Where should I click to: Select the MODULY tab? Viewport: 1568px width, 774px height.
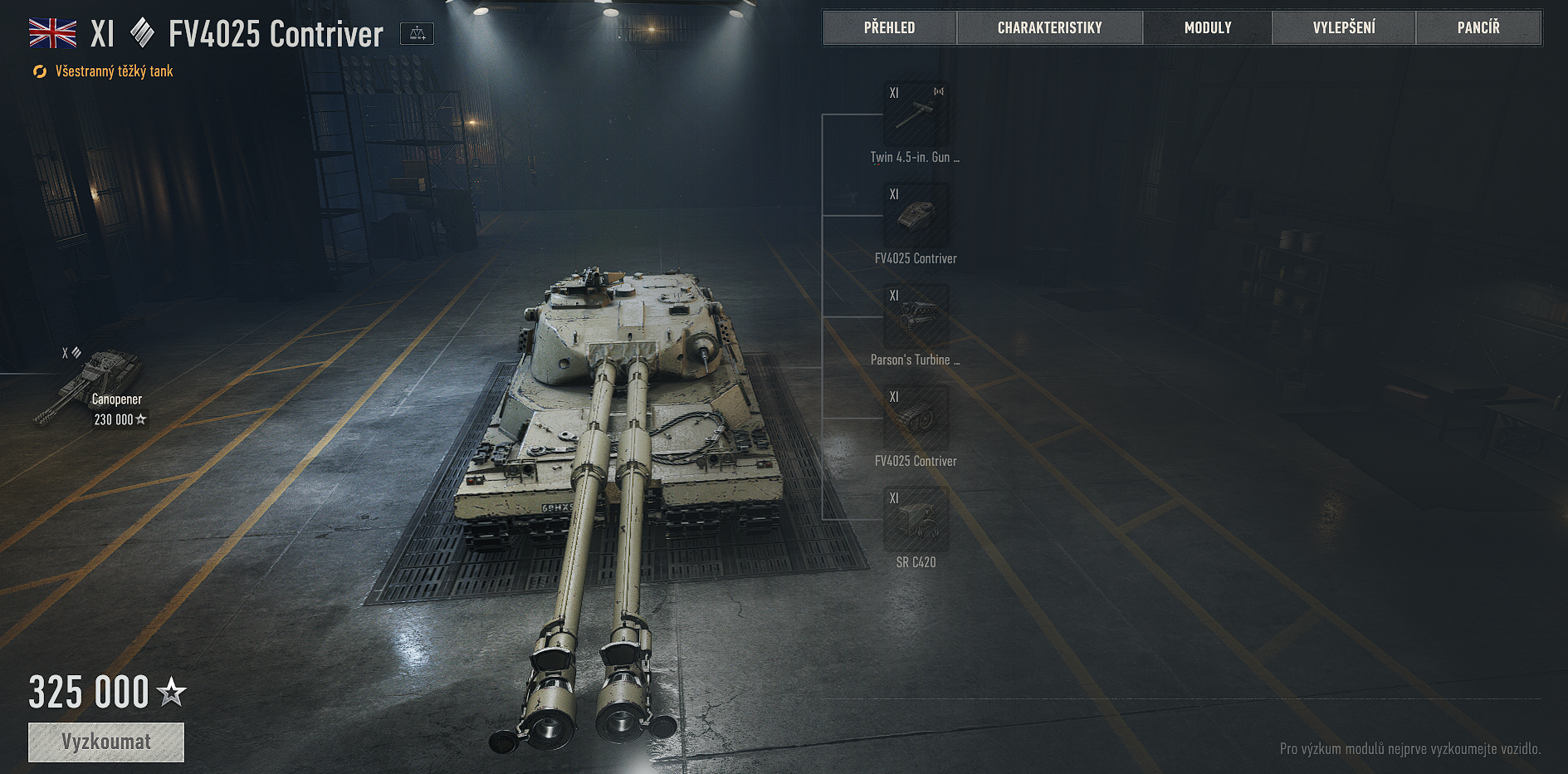click(1207, 28)
